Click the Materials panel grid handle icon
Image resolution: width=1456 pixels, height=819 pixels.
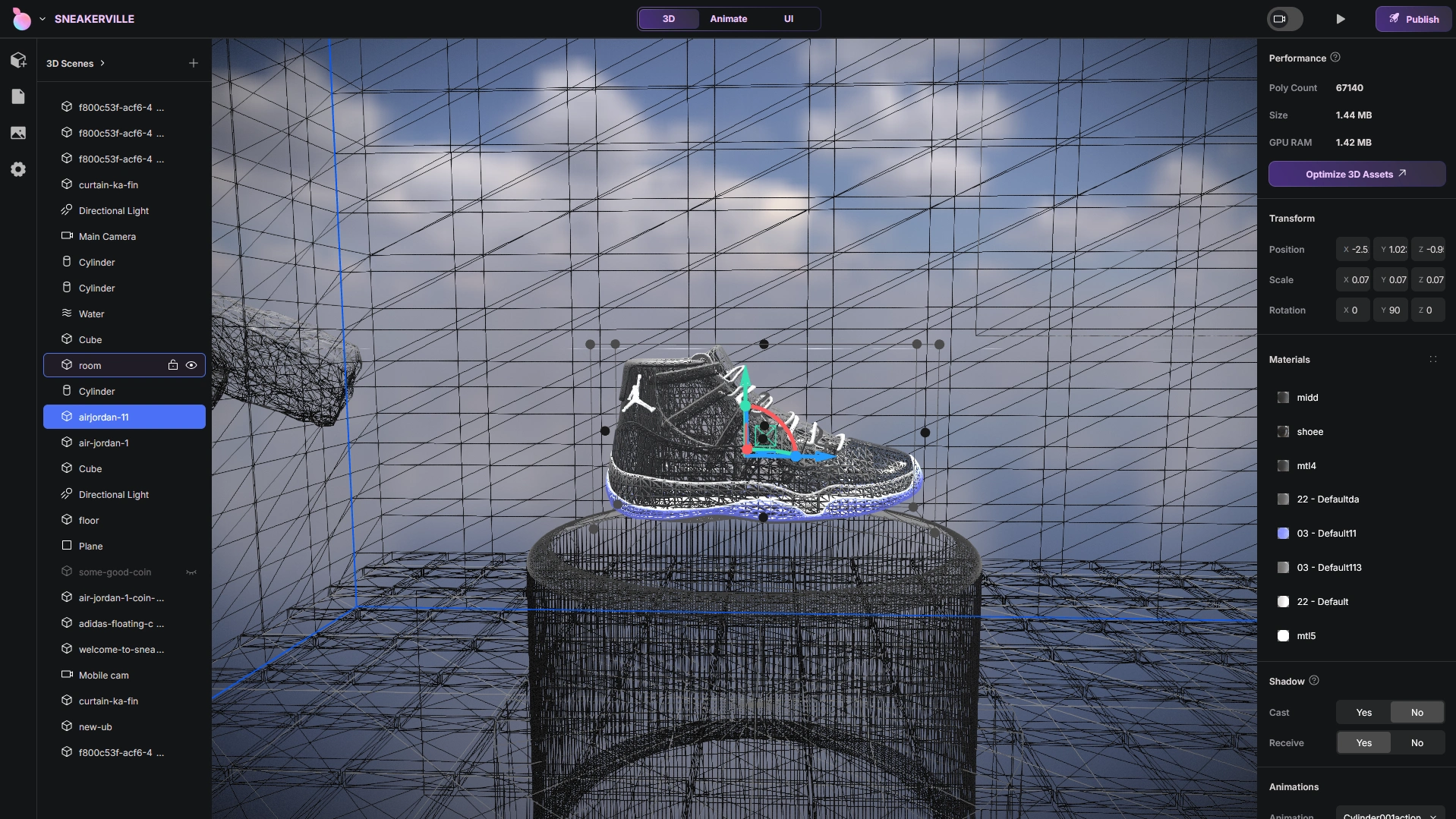(1433, 359)
